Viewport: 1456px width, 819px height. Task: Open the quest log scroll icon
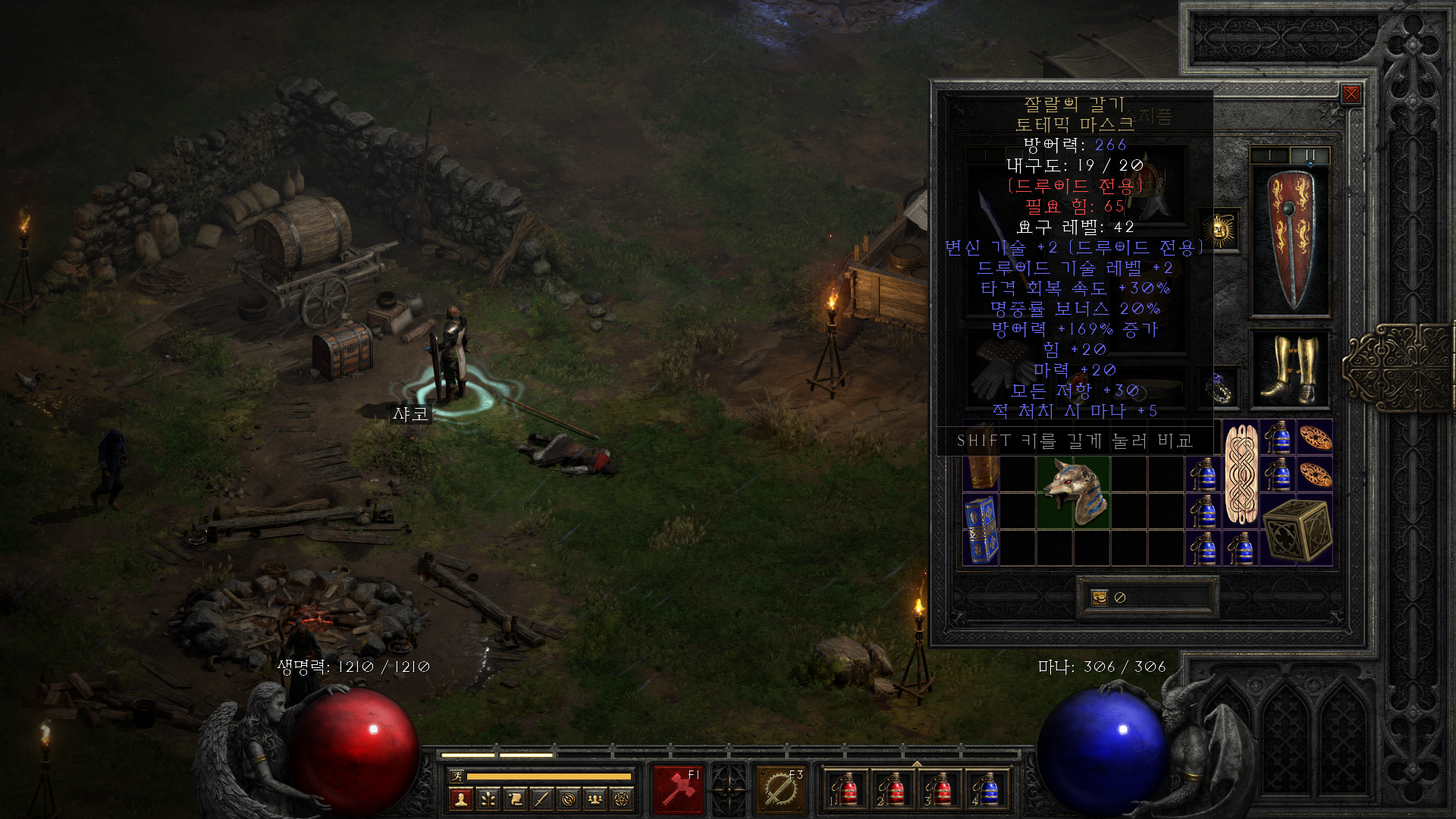pyautogui.click(x=515, y=799)
